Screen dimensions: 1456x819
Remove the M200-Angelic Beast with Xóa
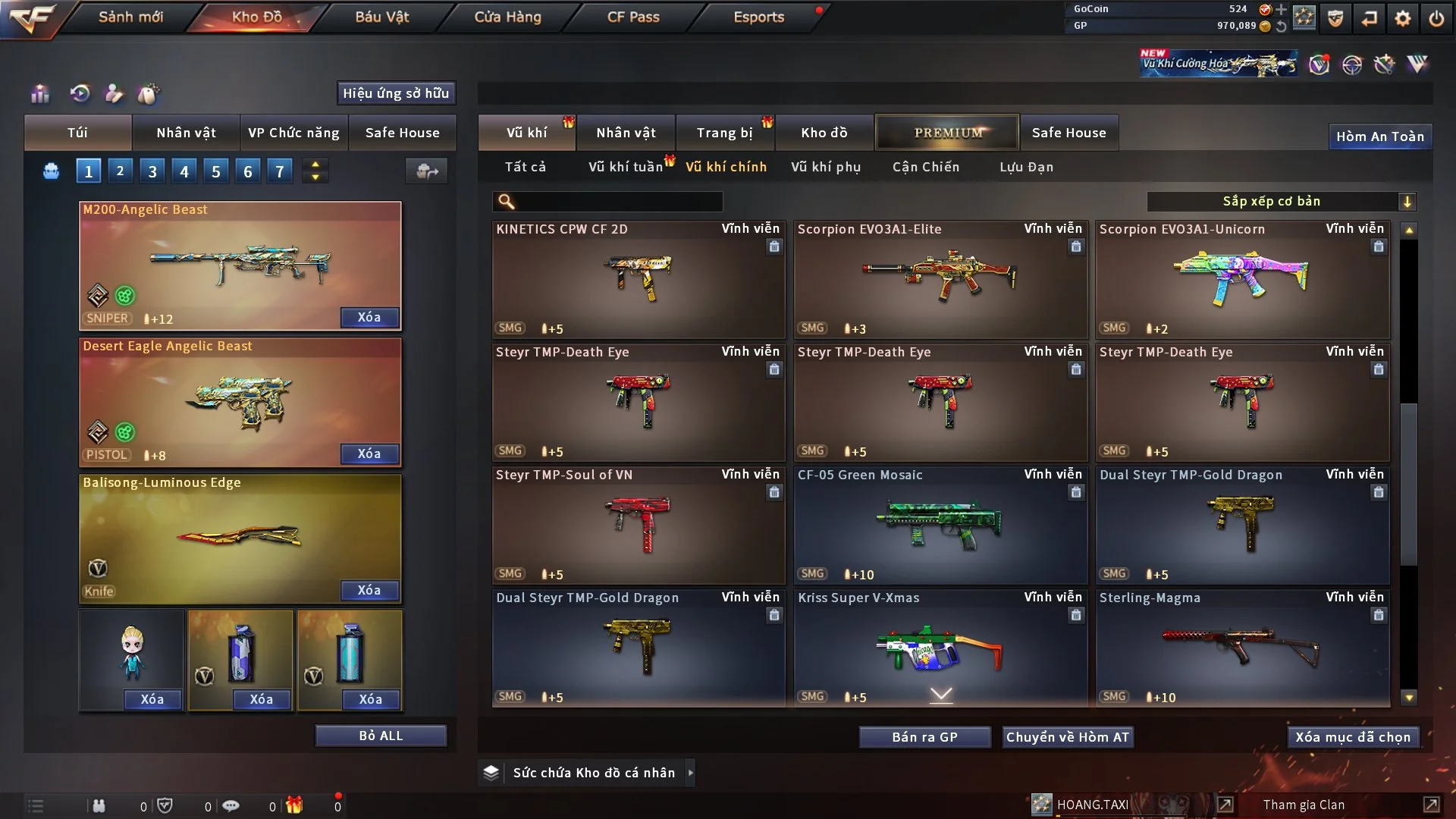(x=369, y=317)
